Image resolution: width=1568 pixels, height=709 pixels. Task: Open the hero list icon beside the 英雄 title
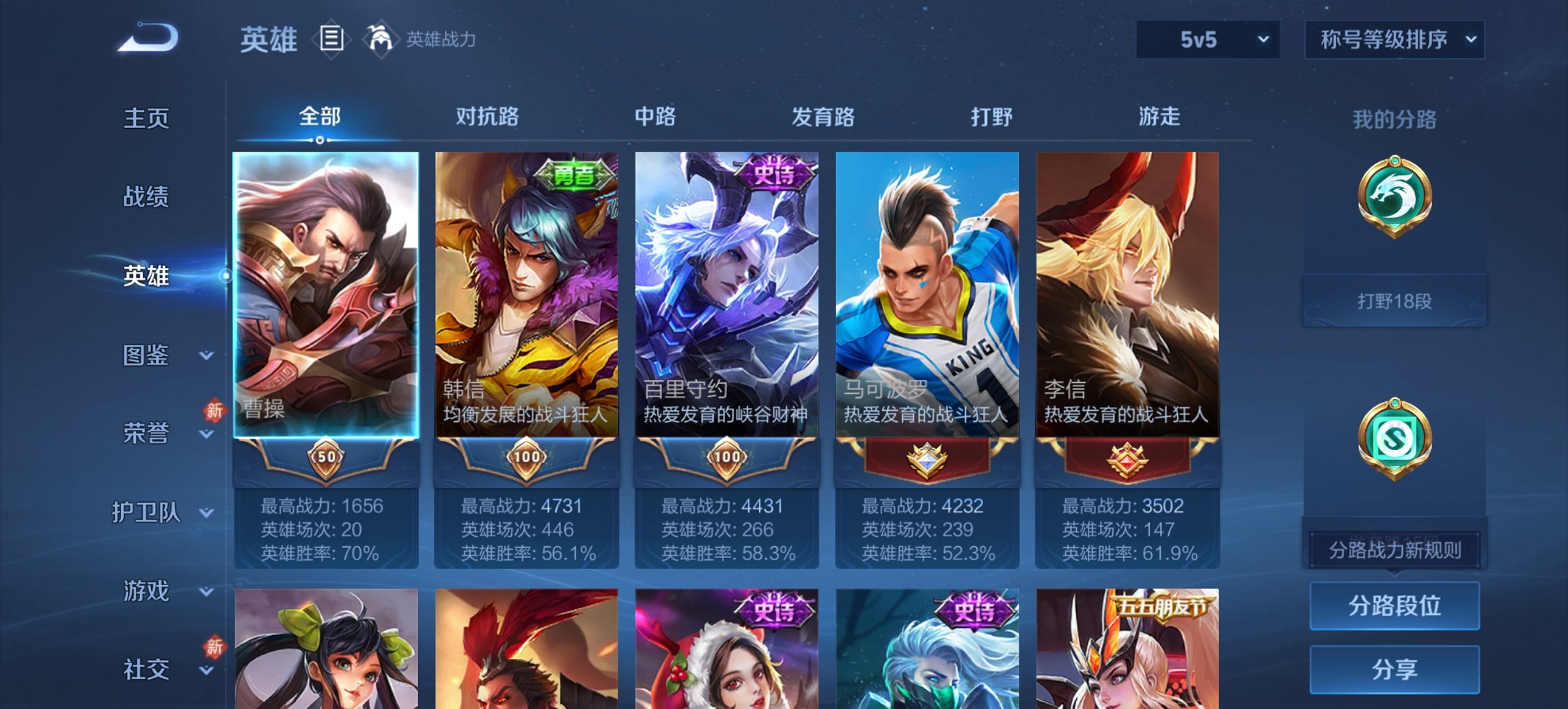332,40
